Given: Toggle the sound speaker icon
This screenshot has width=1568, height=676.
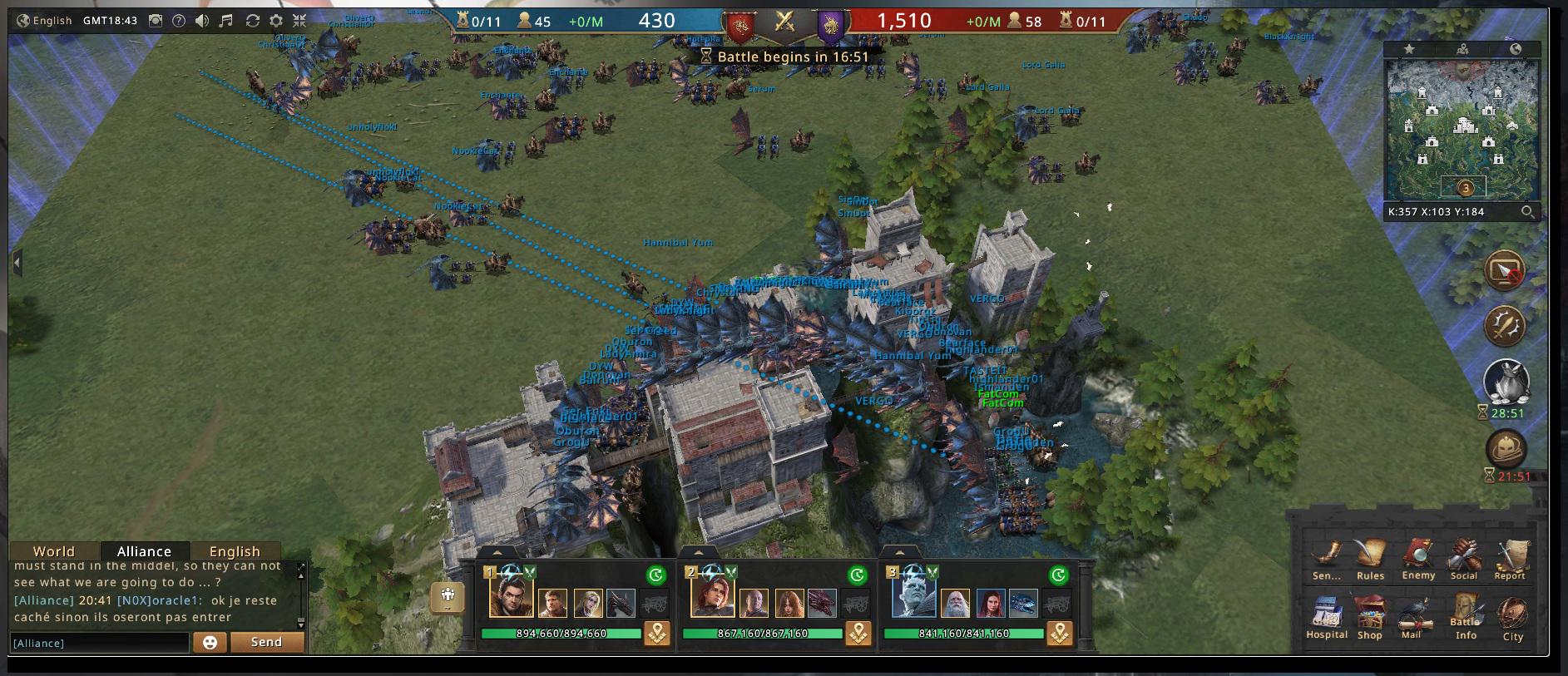Looking at the screenshot, I should [202, 21].
